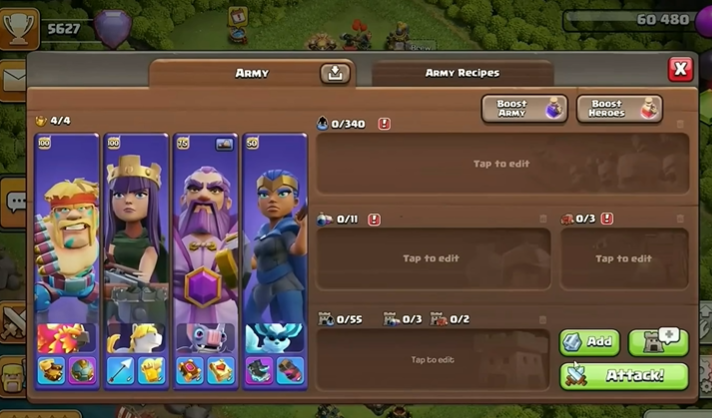Click the Add button
This screenshot has height=418, width=712.
tap(589, 342)
